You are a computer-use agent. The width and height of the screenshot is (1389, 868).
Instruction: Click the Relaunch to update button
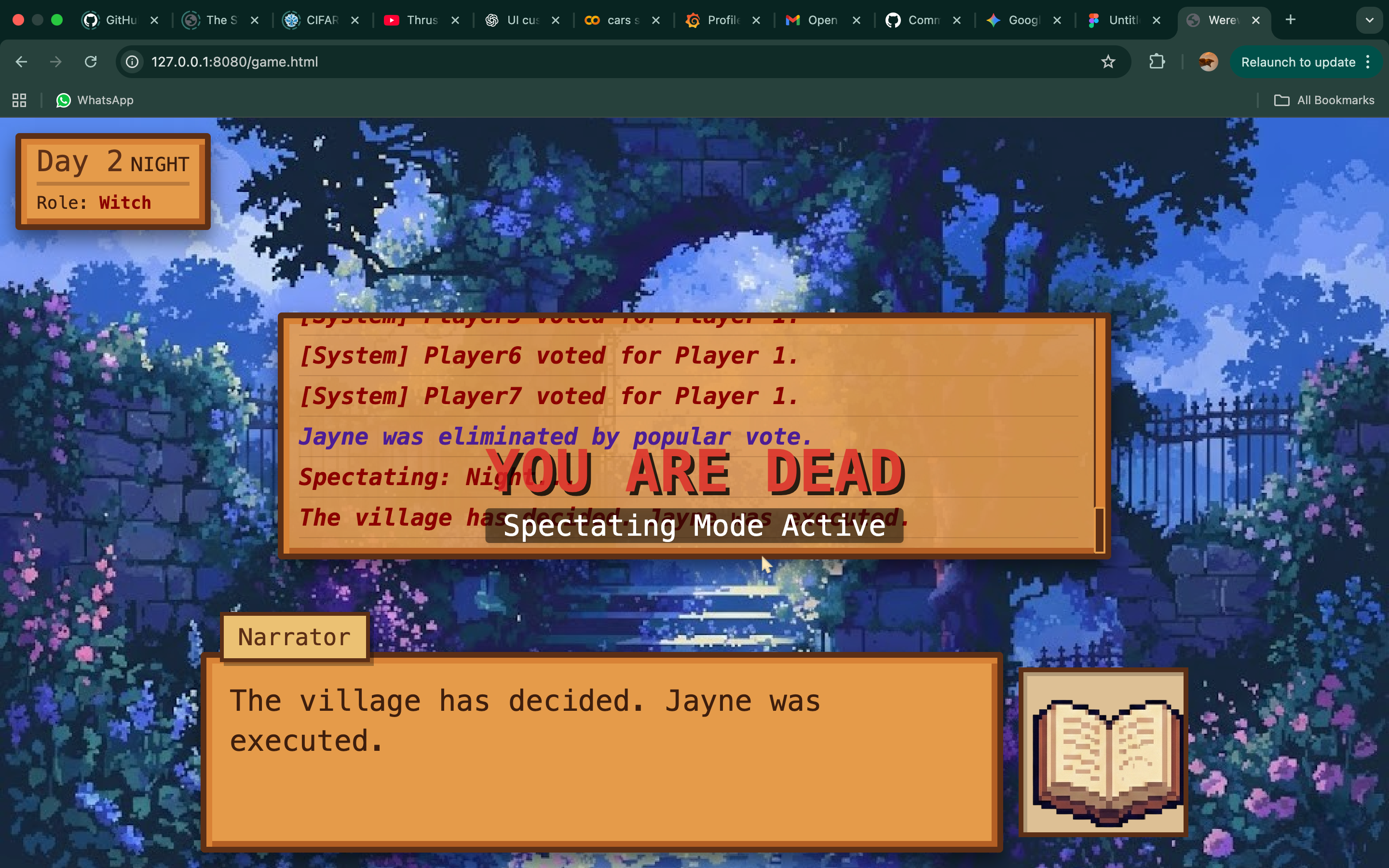coord(1299,61)
